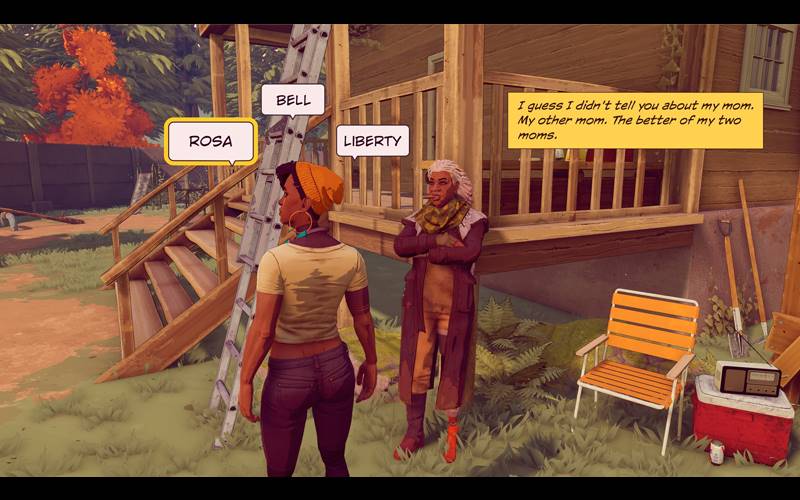Select the BELL dialogue bubble
This screenshot has width=800, height=500.
click(x=292, y=100)
